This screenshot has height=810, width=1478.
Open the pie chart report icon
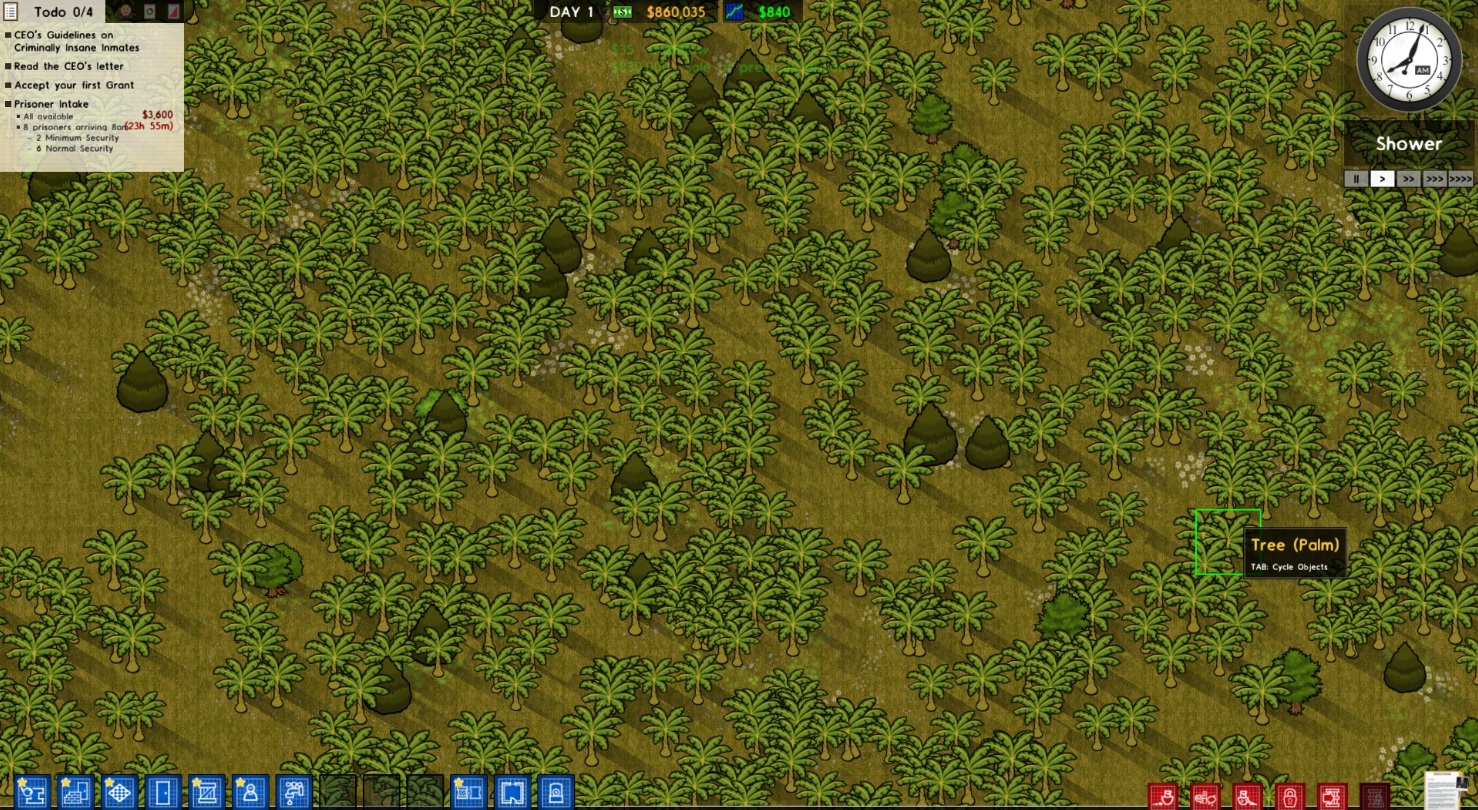click(149, 11)
